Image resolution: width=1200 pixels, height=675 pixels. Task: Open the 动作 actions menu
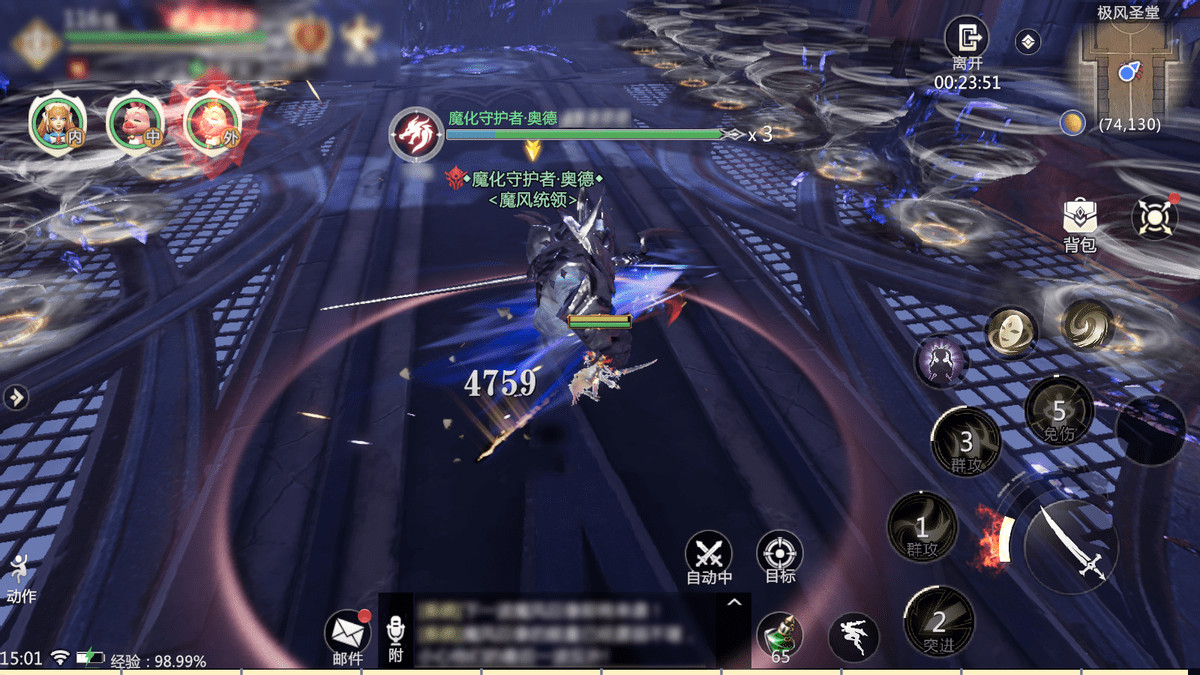(20, 578)
